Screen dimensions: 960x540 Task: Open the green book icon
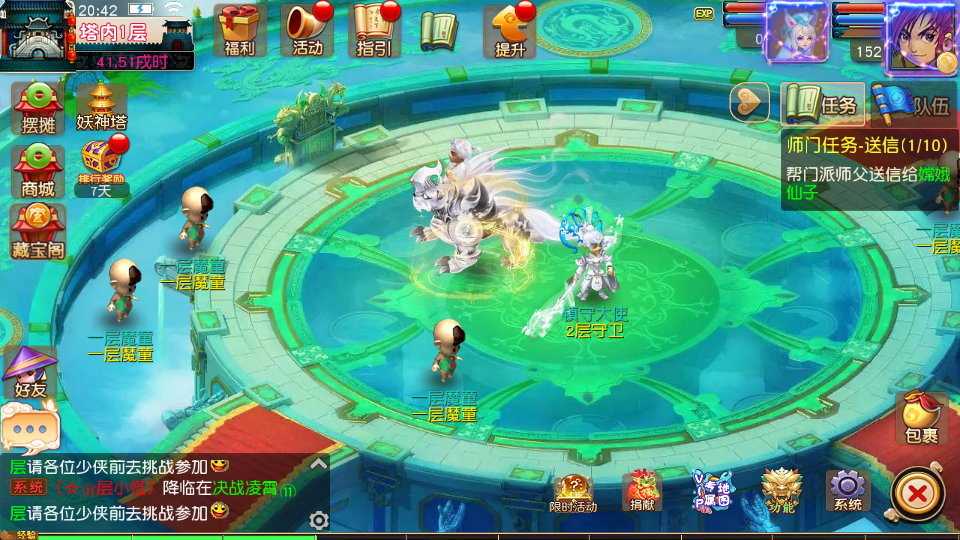438,31
